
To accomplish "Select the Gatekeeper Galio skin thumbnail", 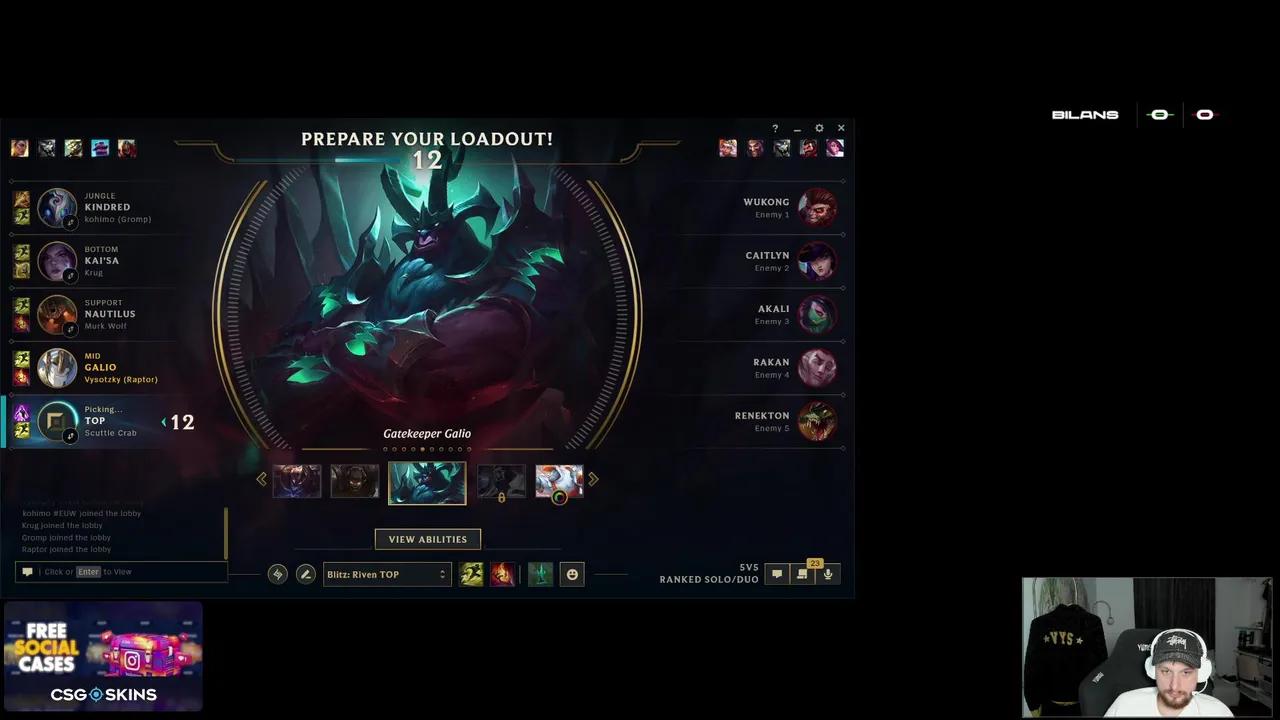I will 427,481.
